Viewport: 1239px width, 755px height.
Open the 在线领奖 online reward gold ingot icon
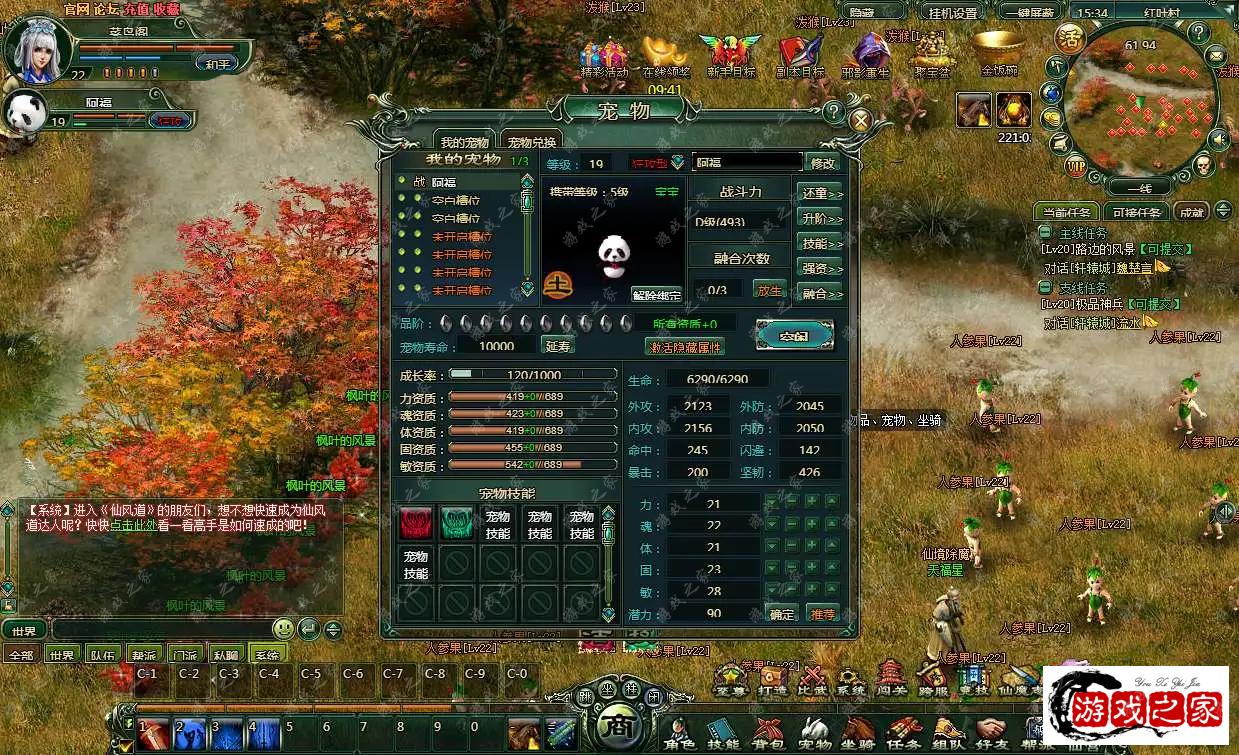[x=666, y=56]
